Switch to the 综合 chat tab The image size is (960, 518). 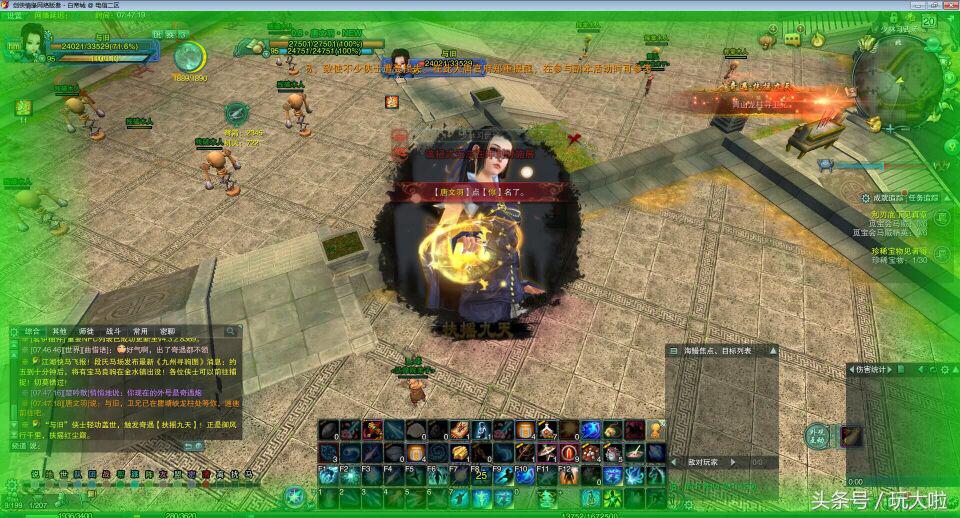[33, 331]
